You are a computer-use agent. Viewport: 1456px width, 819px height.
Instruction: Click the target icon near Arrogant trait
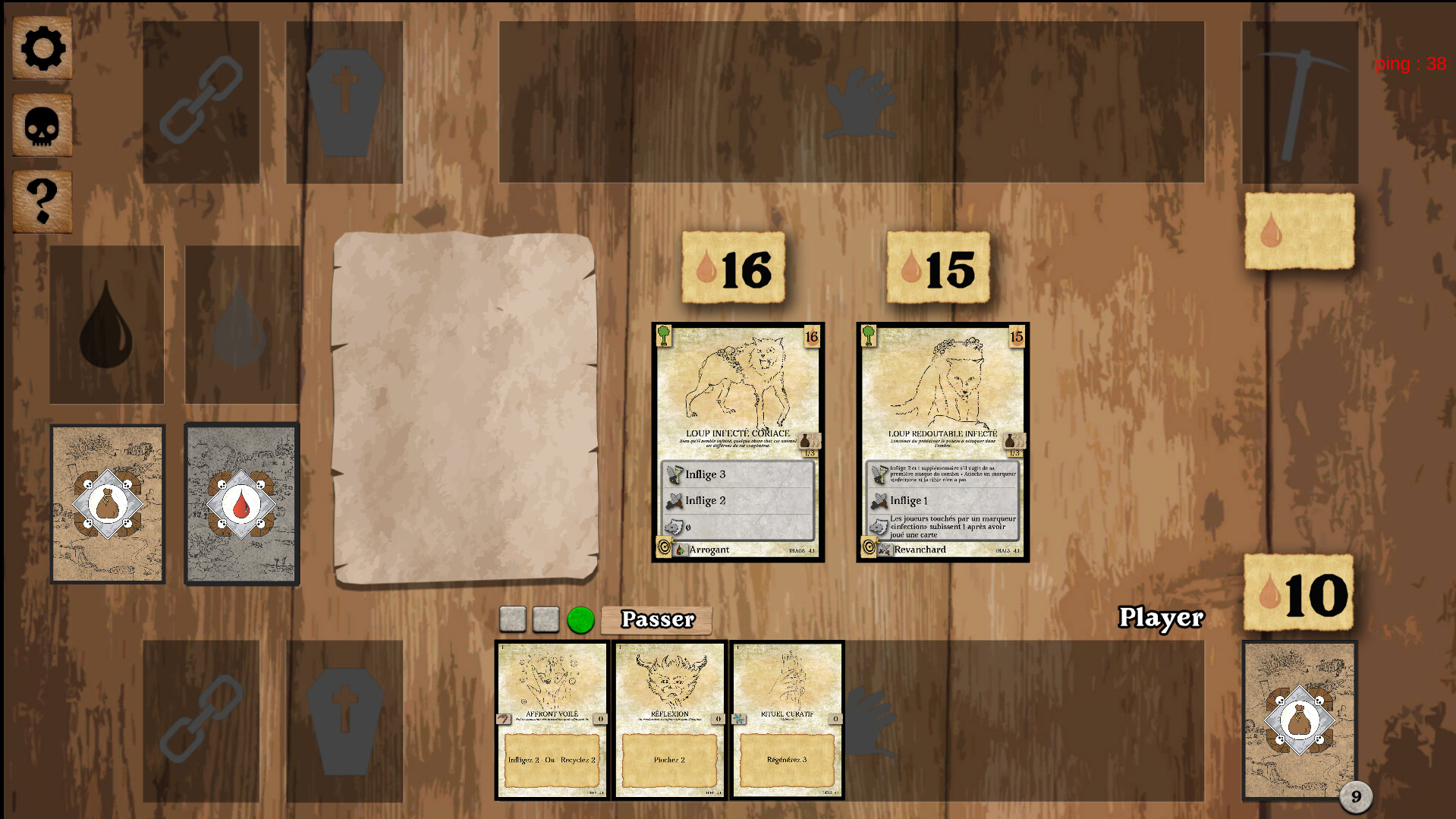[x=664, y=548]
